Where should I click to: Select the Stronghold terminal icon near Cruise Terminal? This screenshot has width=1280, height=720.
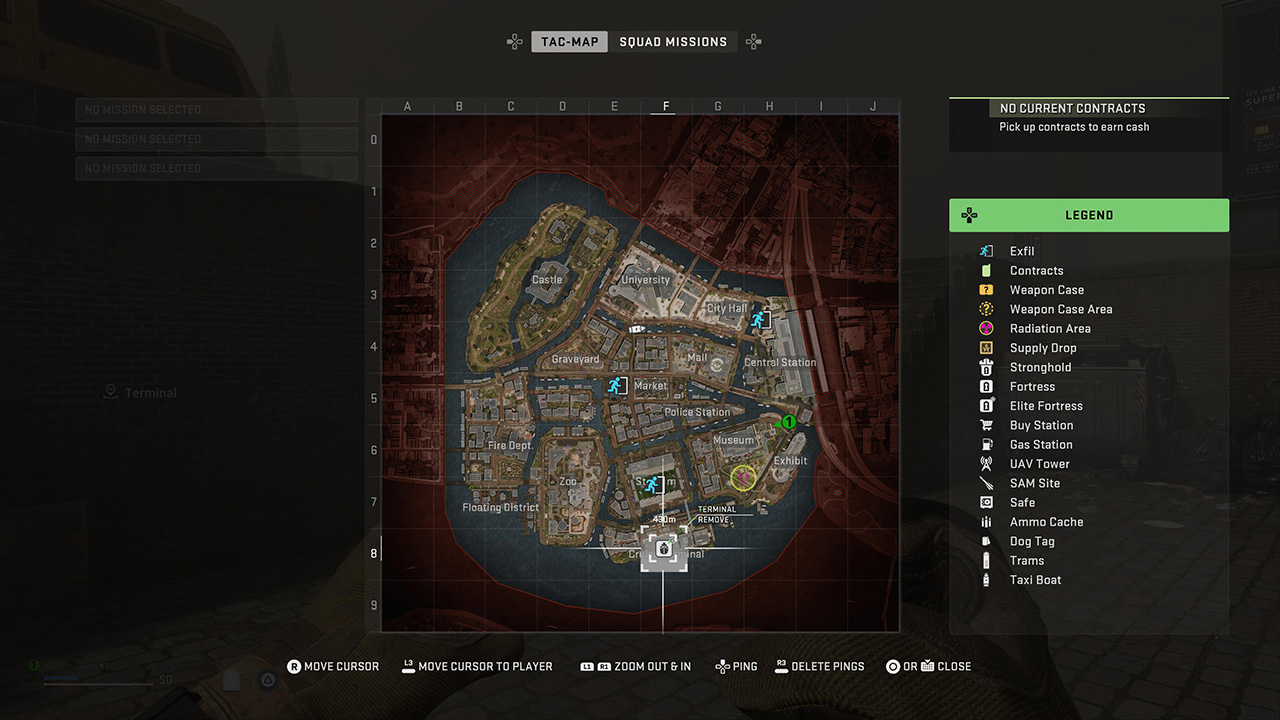pos(663,549)
